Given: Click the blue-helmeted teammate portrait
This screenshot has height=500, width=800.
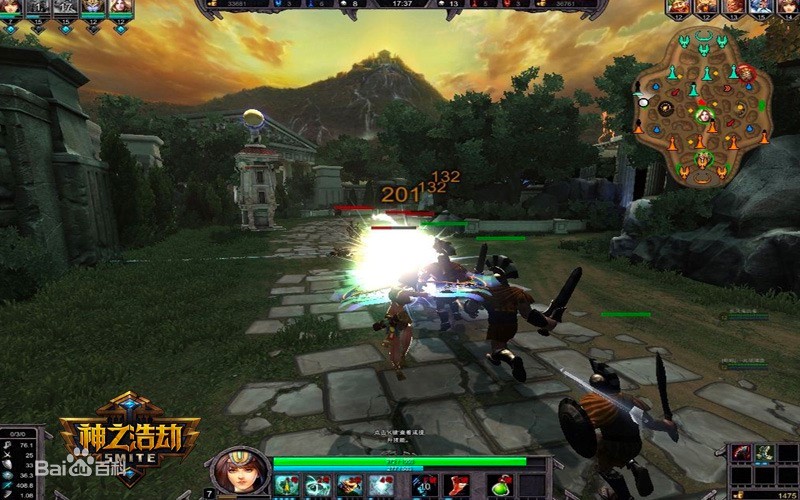Looking at the screenshot, I should coord(93,7).
